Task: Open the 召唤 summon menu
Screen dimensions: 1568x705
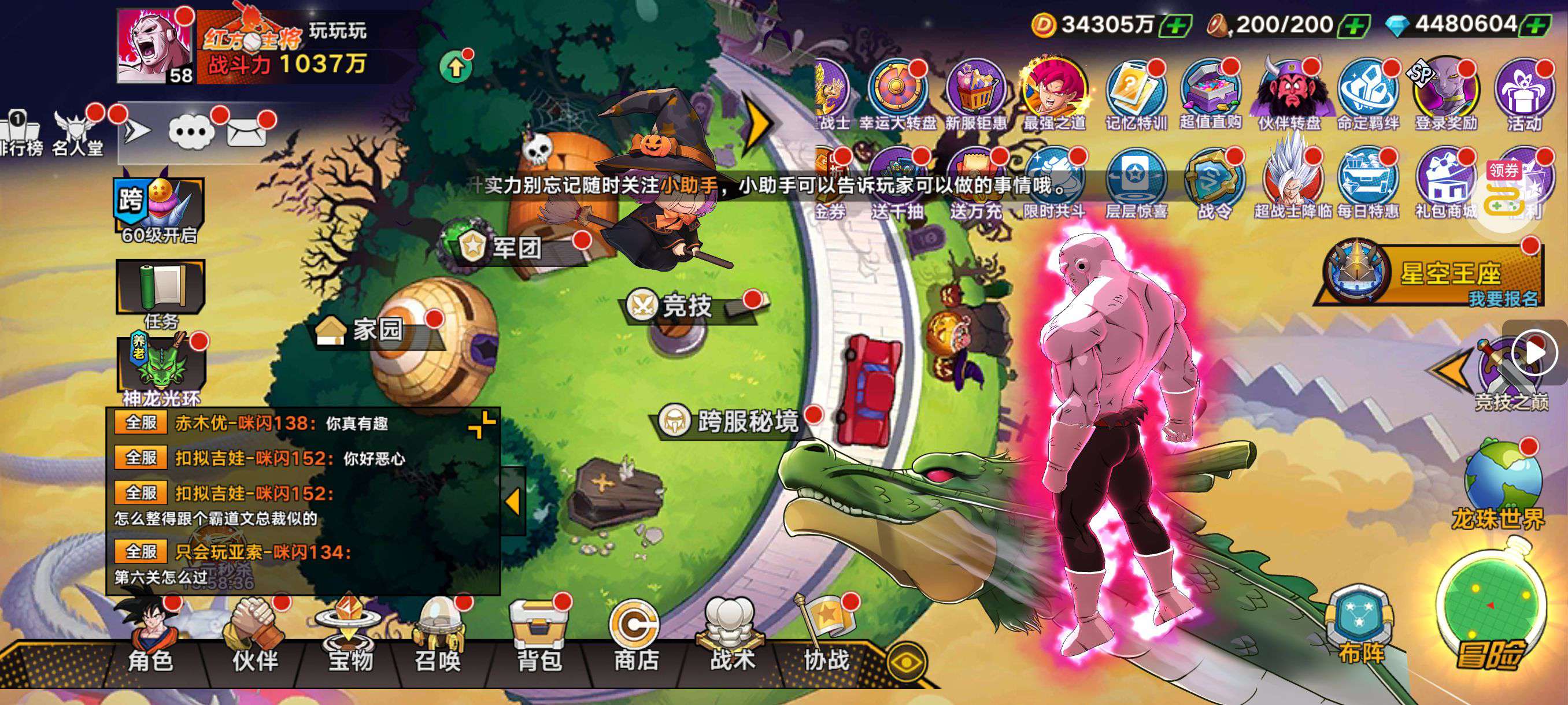Action: [438, 639]
